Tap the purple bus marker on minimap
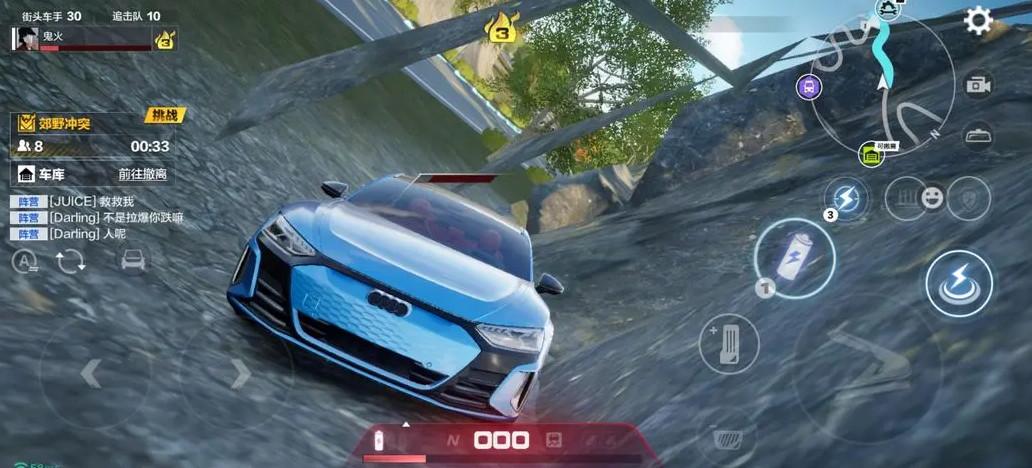The width and height of the screenshot is (1032, 468). pos(808,85)
